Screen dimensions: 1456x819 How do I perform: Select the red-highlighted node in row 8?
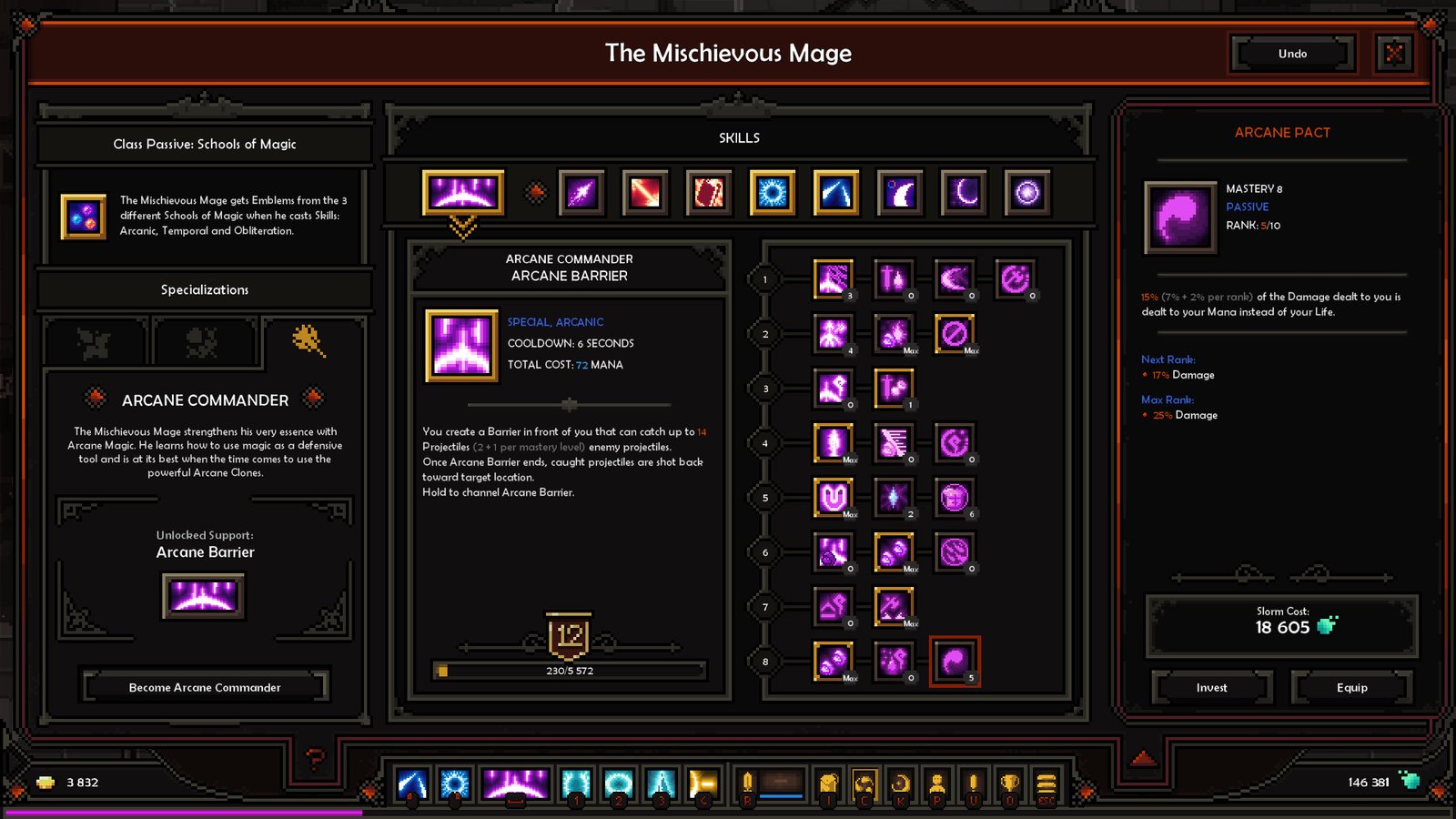pos(955,661)
